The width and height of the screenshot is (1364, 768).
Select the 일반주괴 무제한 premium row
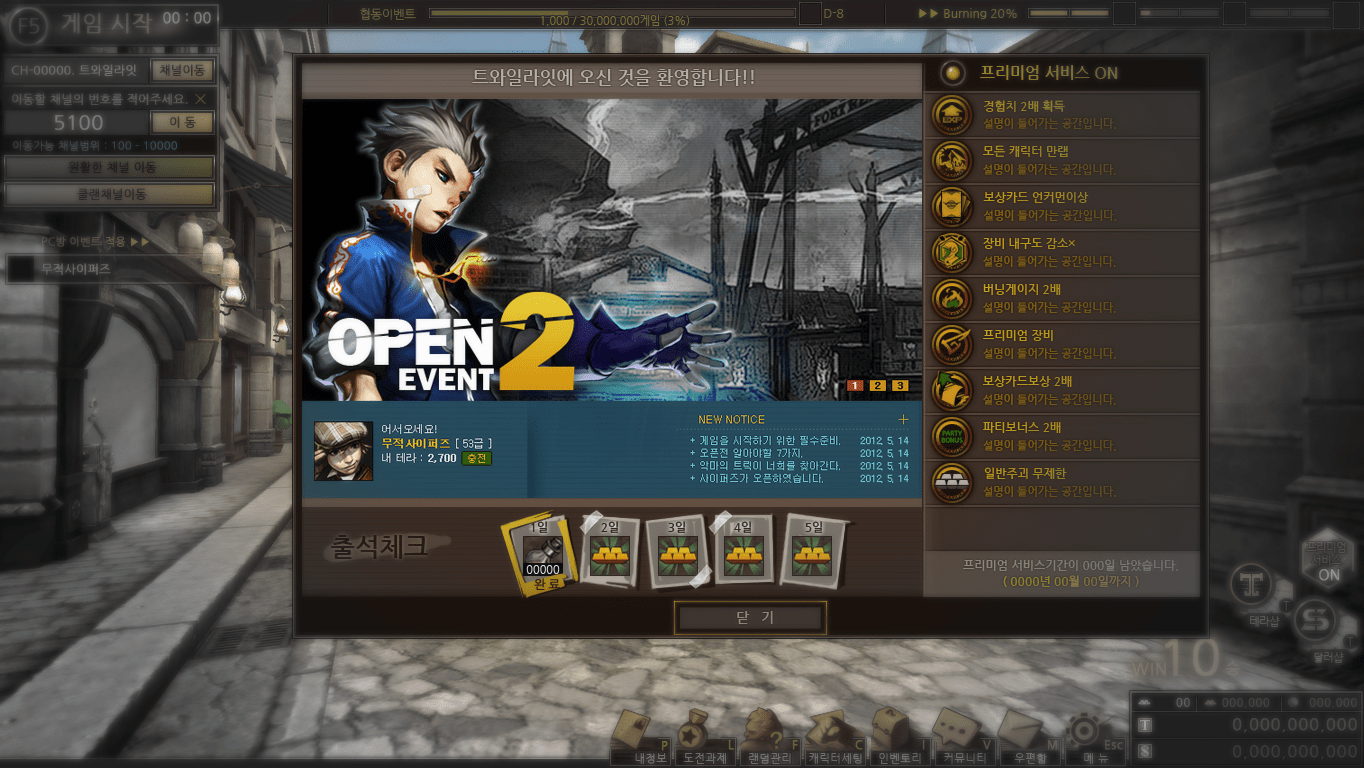[x=1062, y=483]
